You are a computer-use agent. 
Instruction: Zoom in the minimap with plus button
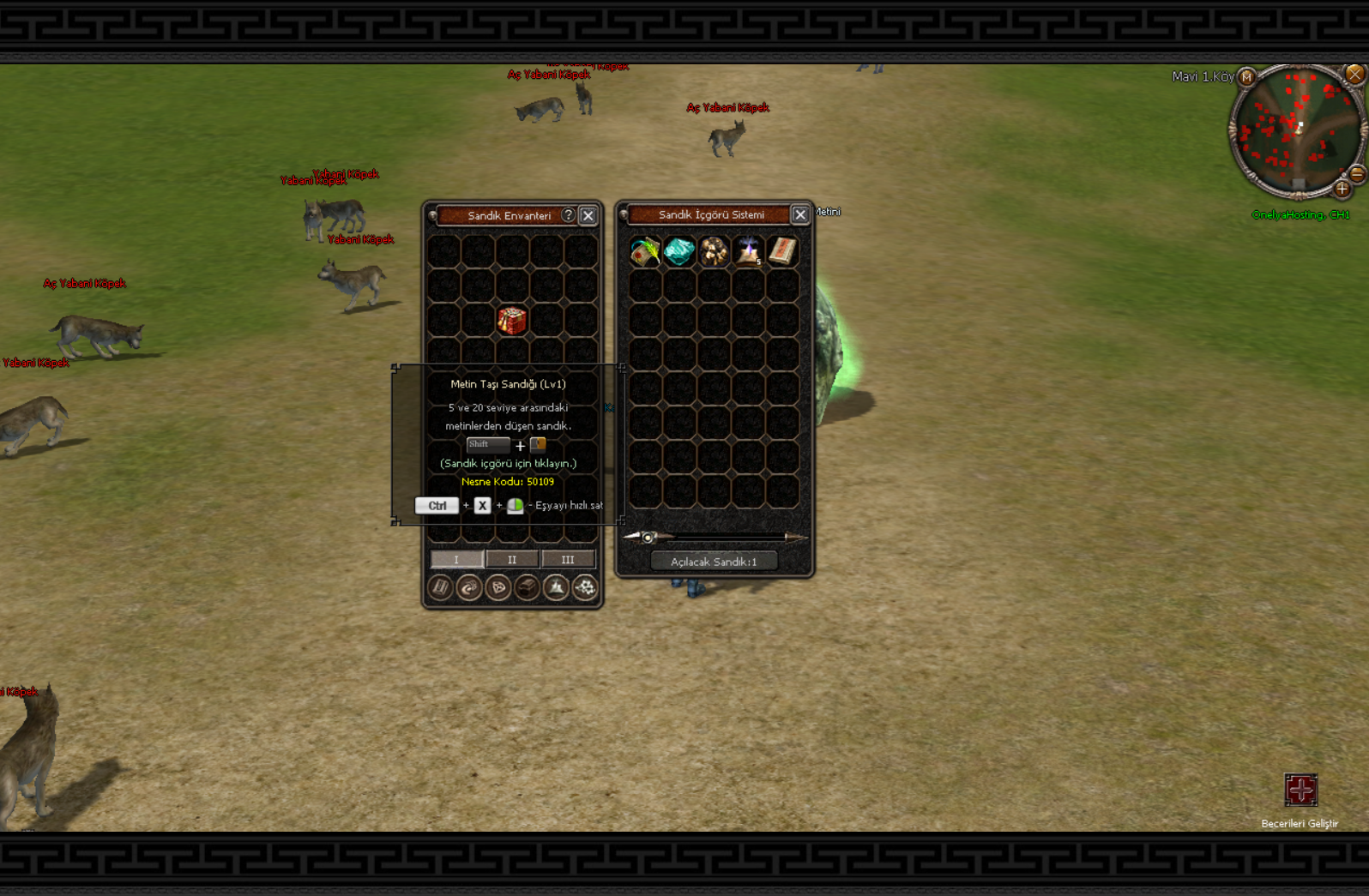tap(1342, 189)
